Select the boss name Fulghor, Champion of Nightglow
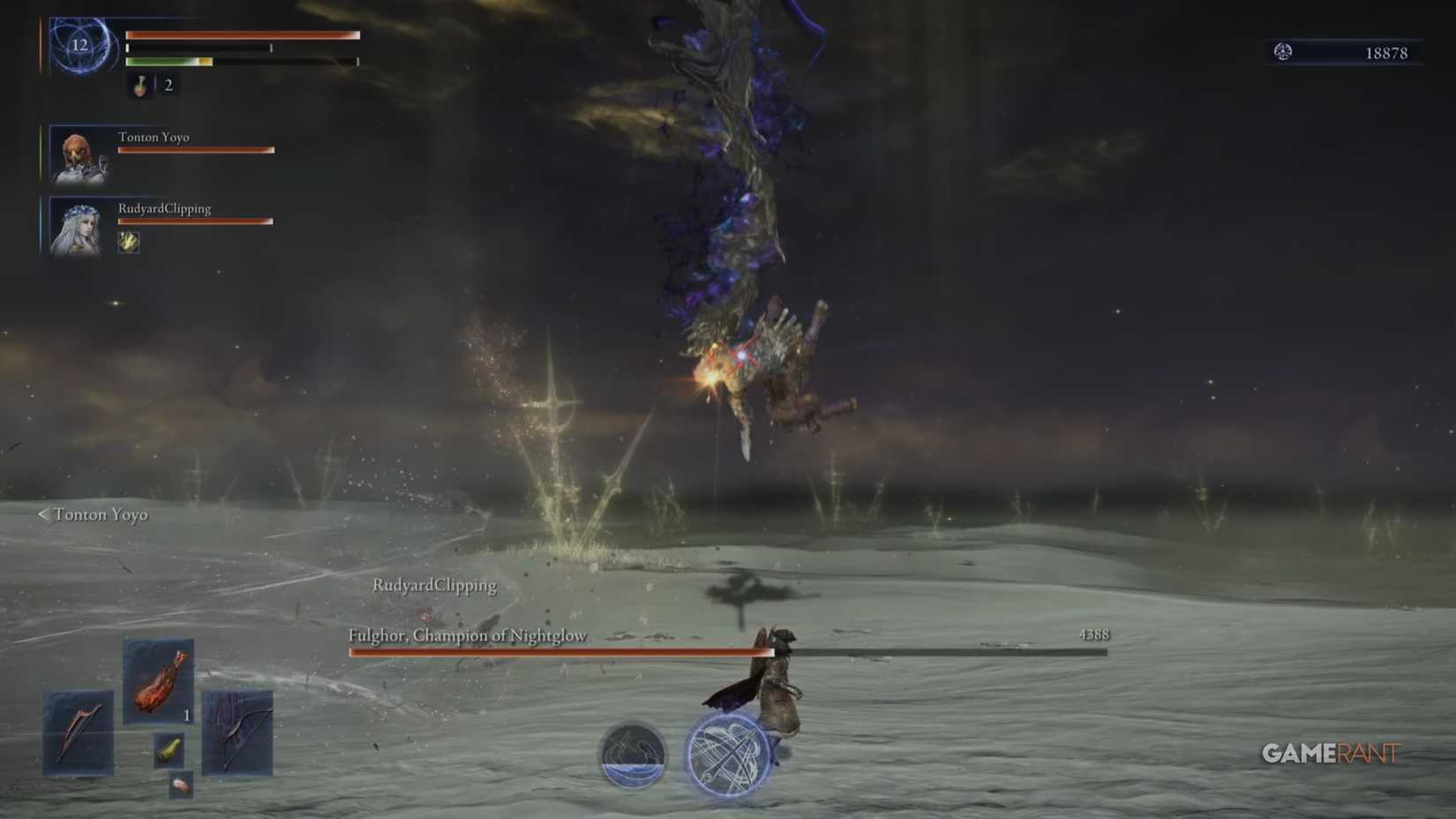The height and width of the screenshot is (819, 1456). pos(469,635)
